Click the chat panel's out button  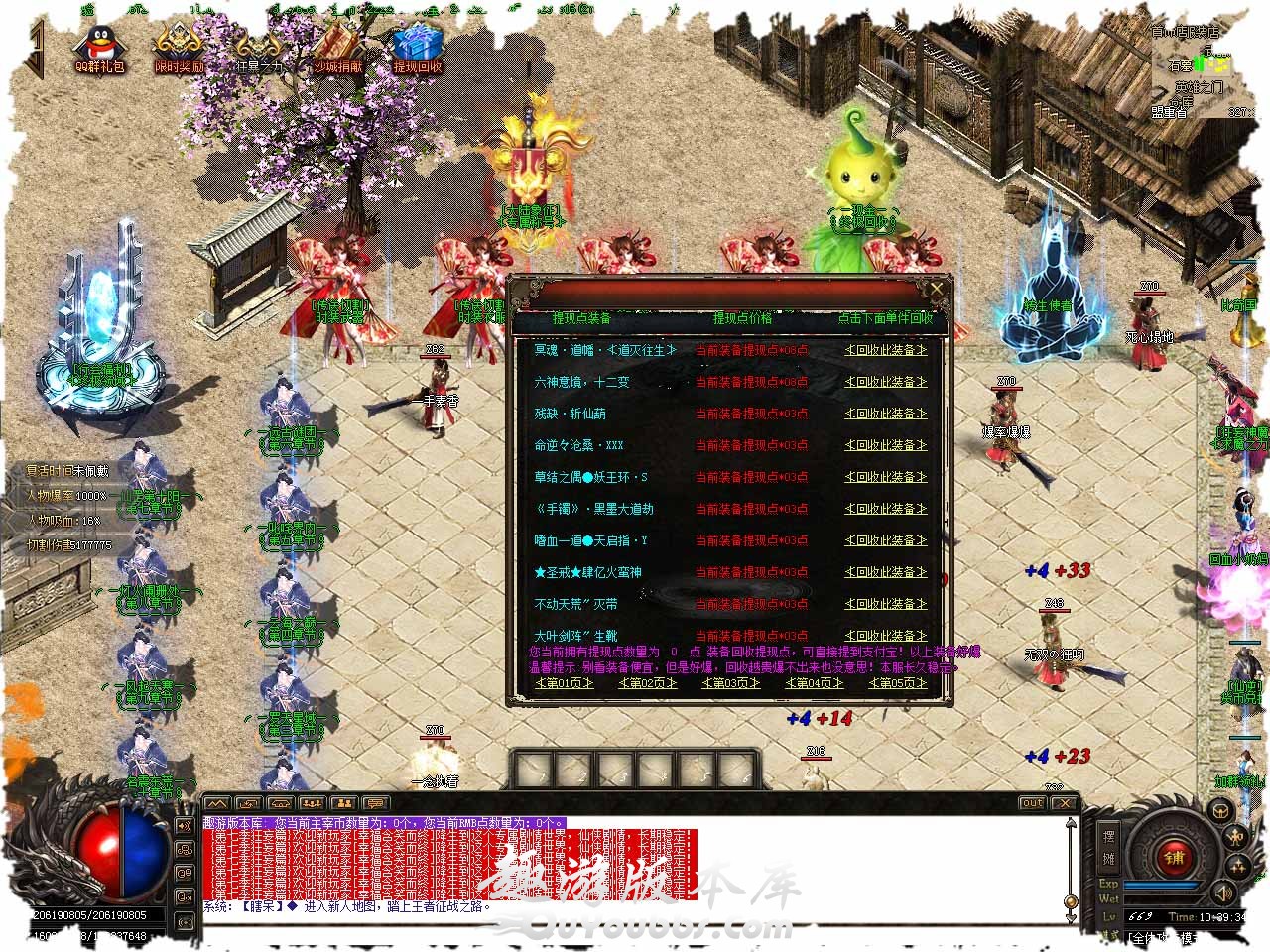pyautogui.click(x=1032, y=803)
